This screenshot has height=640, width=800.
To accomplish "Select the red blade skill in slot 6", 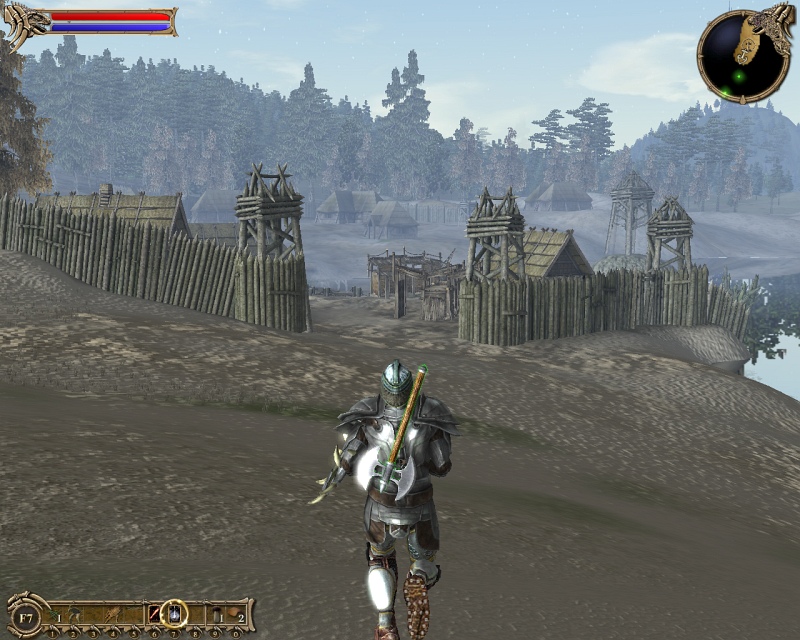I will point(154,614).
